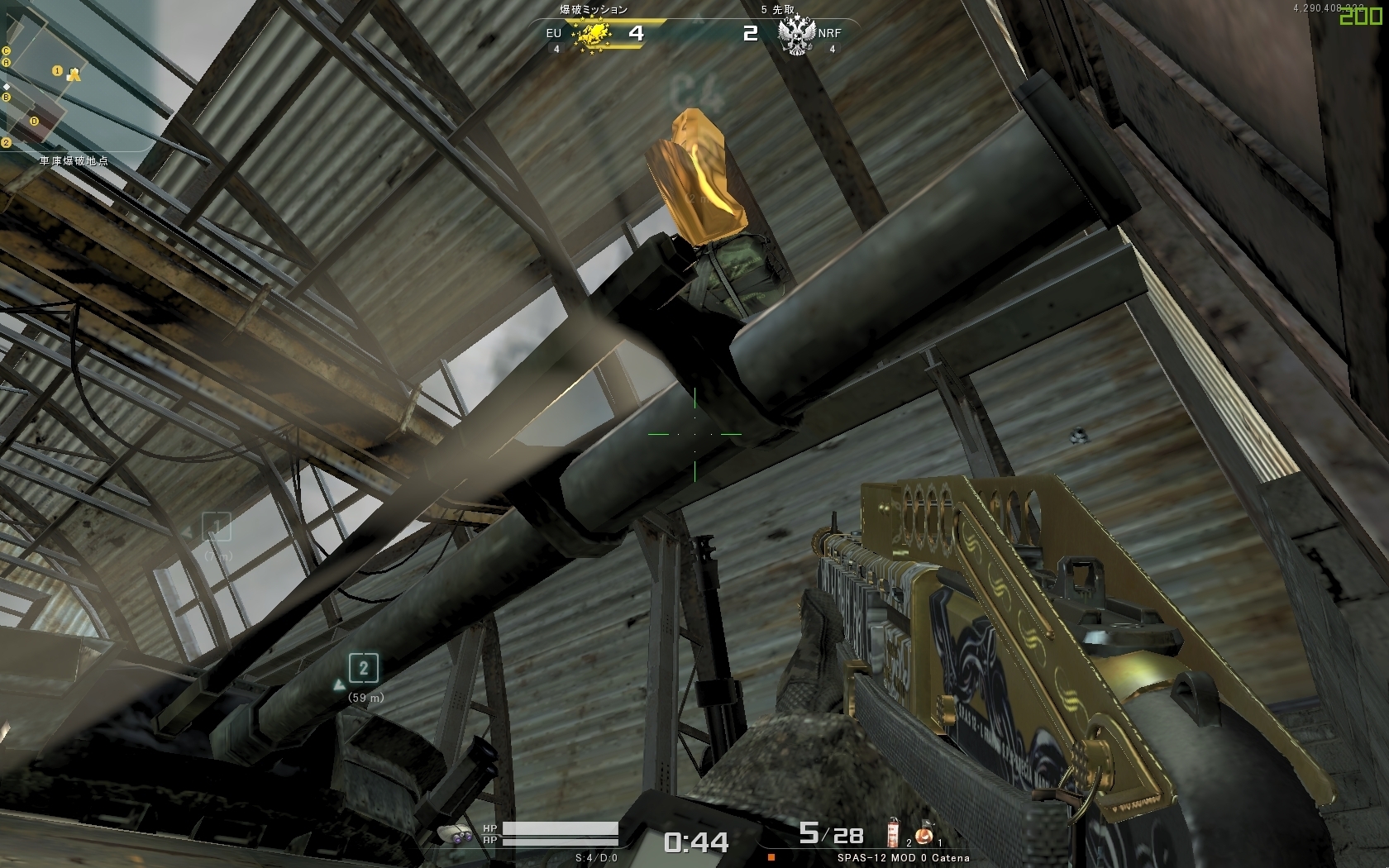
Task: Click the C site marker on minimap
Action: click(7, 51)
